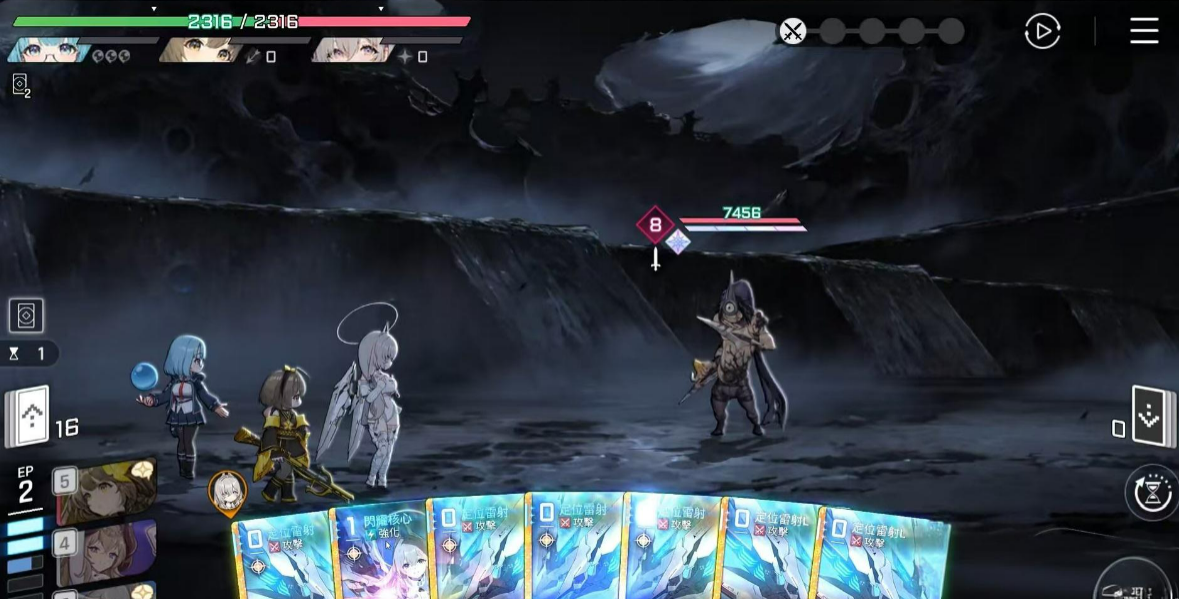Image resolution: width=1179 pixels, height=599 pixels.
Task: Select the 閃耀核心 card costing 1
Action: click(x=381, y=550)
